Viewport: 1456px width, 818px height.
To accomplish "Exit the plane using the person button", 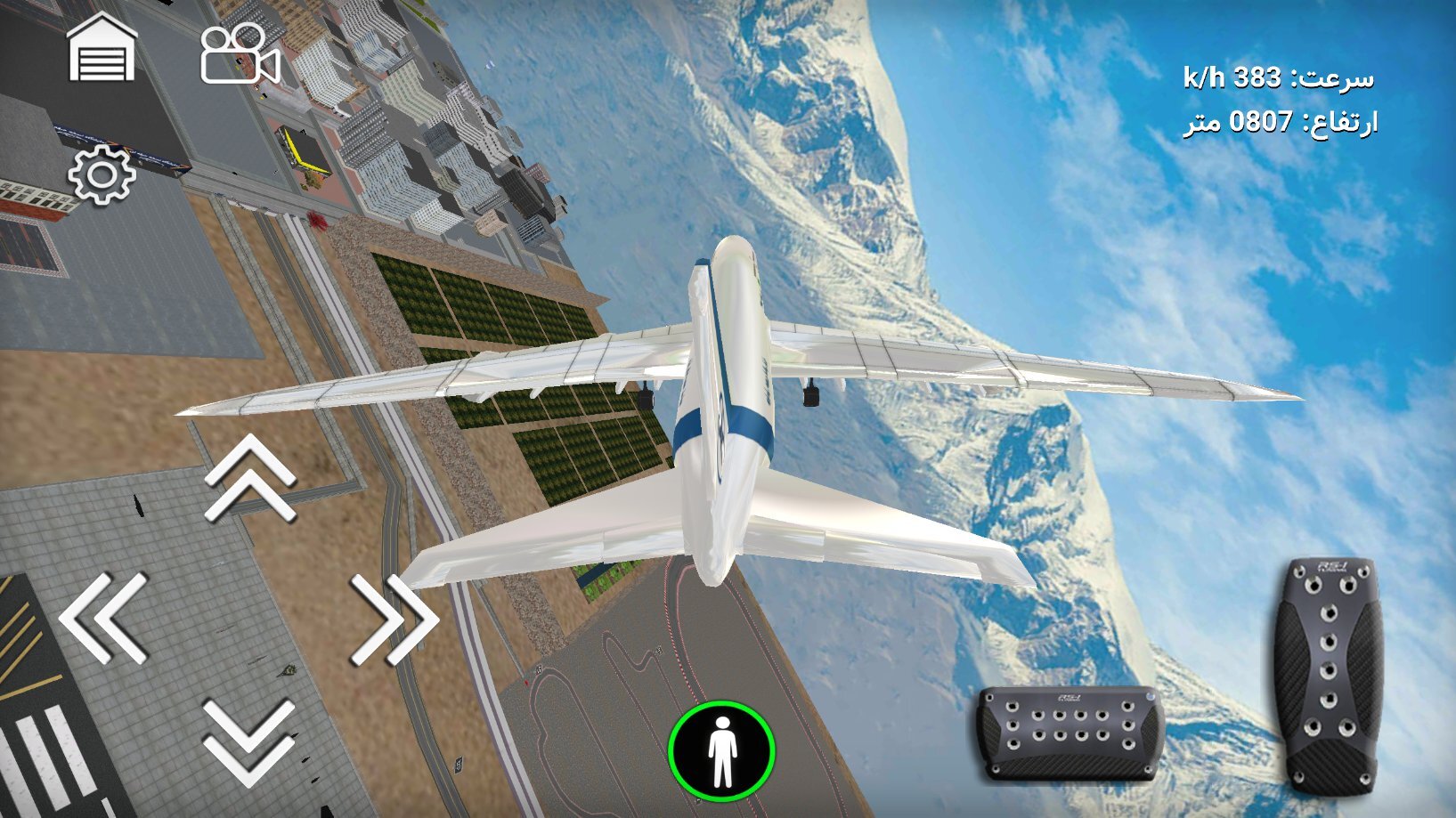I will click(721, 750).
